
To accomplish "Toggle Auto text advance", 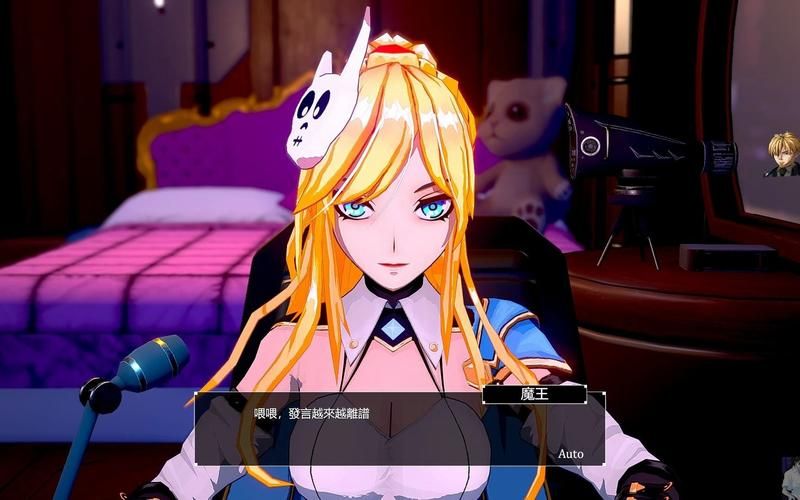I will [570, 454].
